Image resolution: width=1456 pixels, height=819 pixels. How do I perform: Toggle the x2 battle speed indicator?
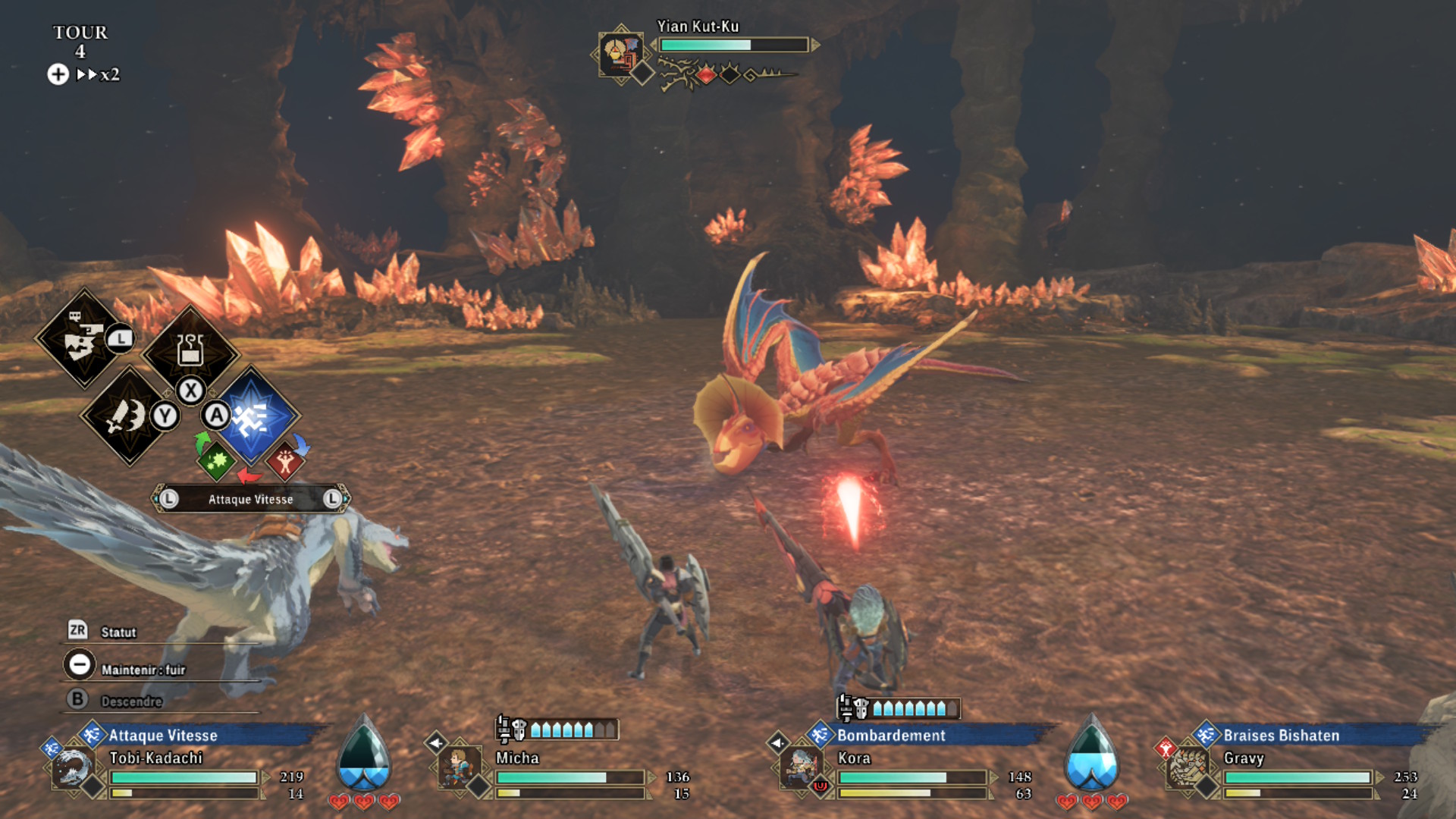pyautogui.click(x=99, y=74)
